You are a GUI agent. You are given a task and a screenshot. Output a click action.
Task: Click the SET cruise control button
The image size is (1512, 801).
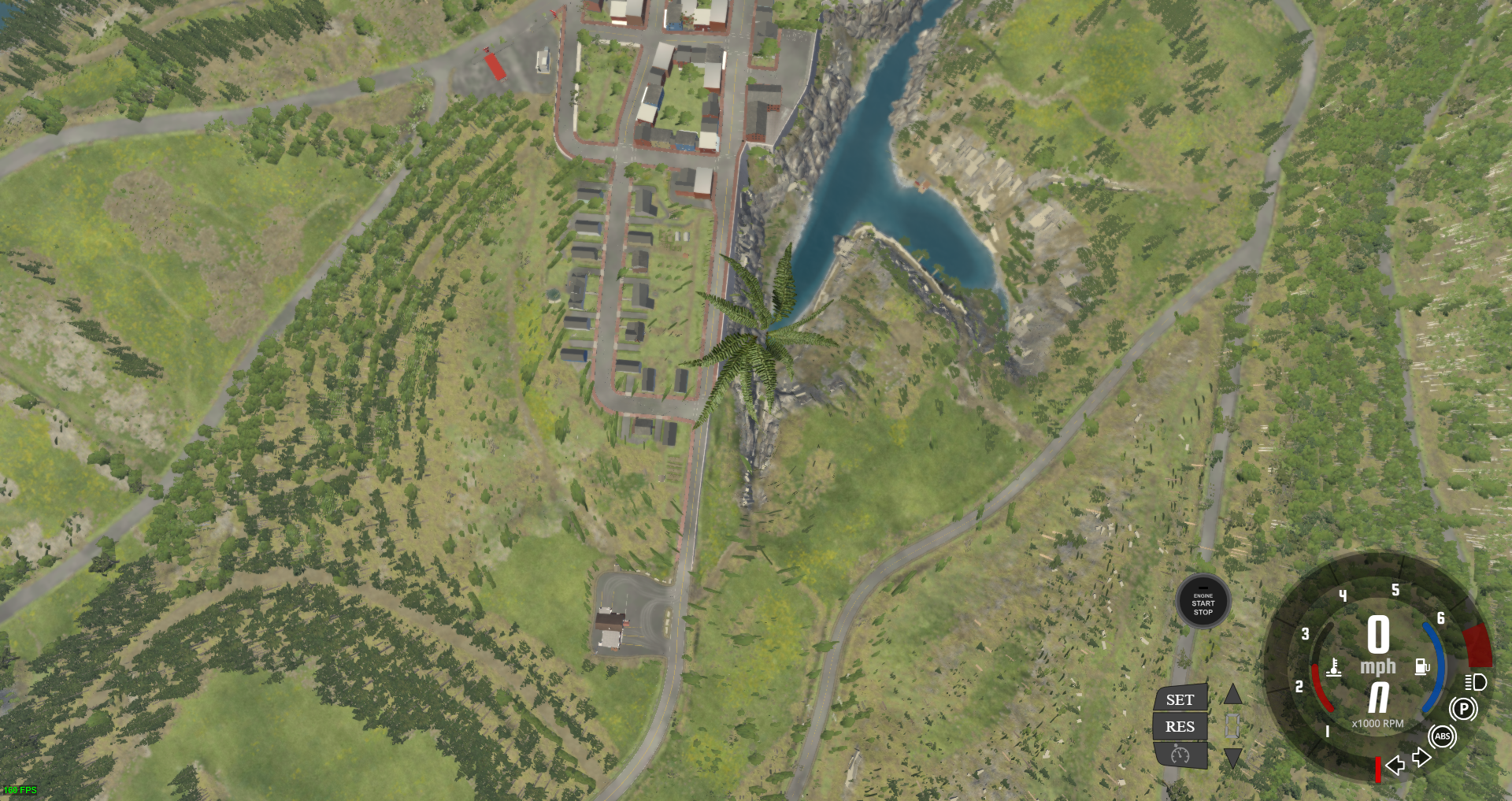coord(1179,699)
